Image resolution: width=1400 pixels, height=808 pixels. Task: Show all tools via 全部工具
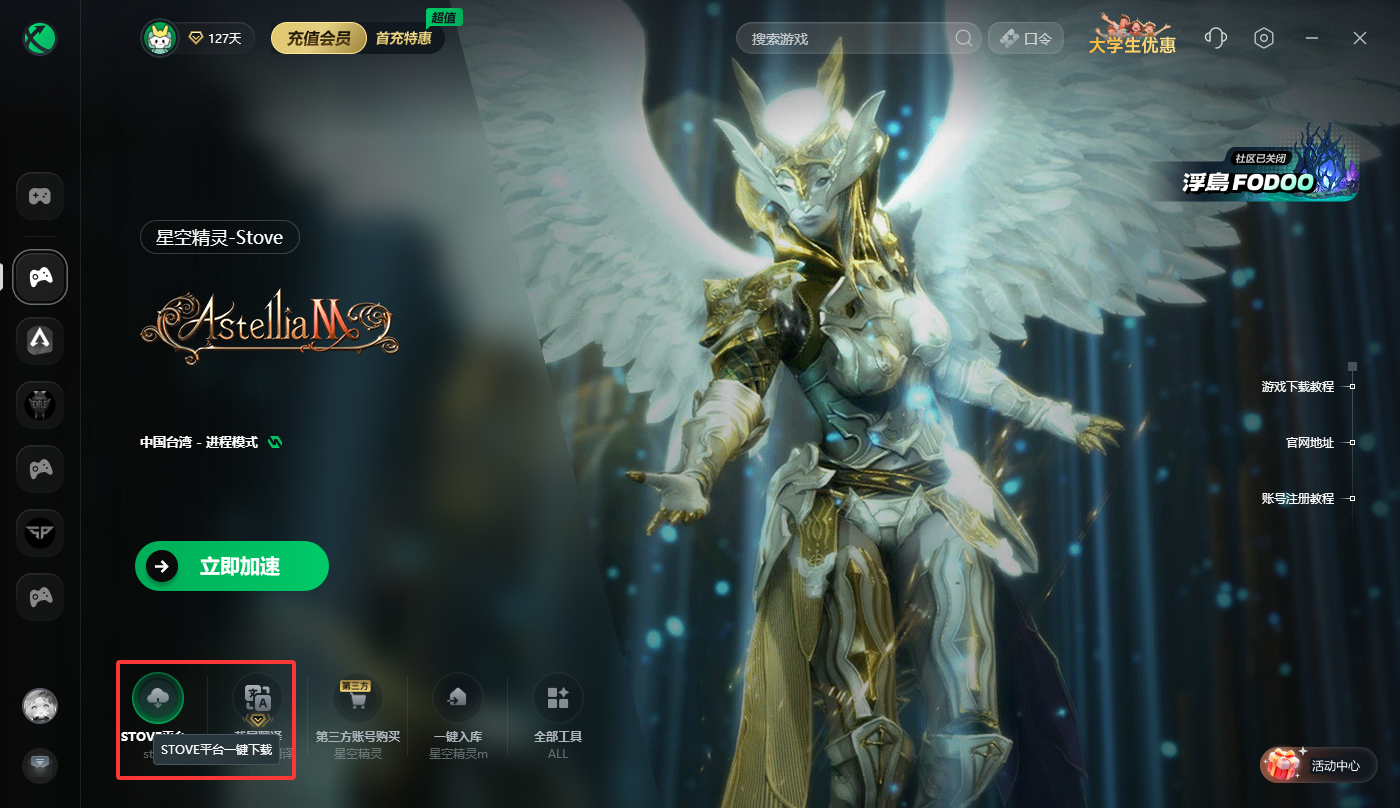558,698
